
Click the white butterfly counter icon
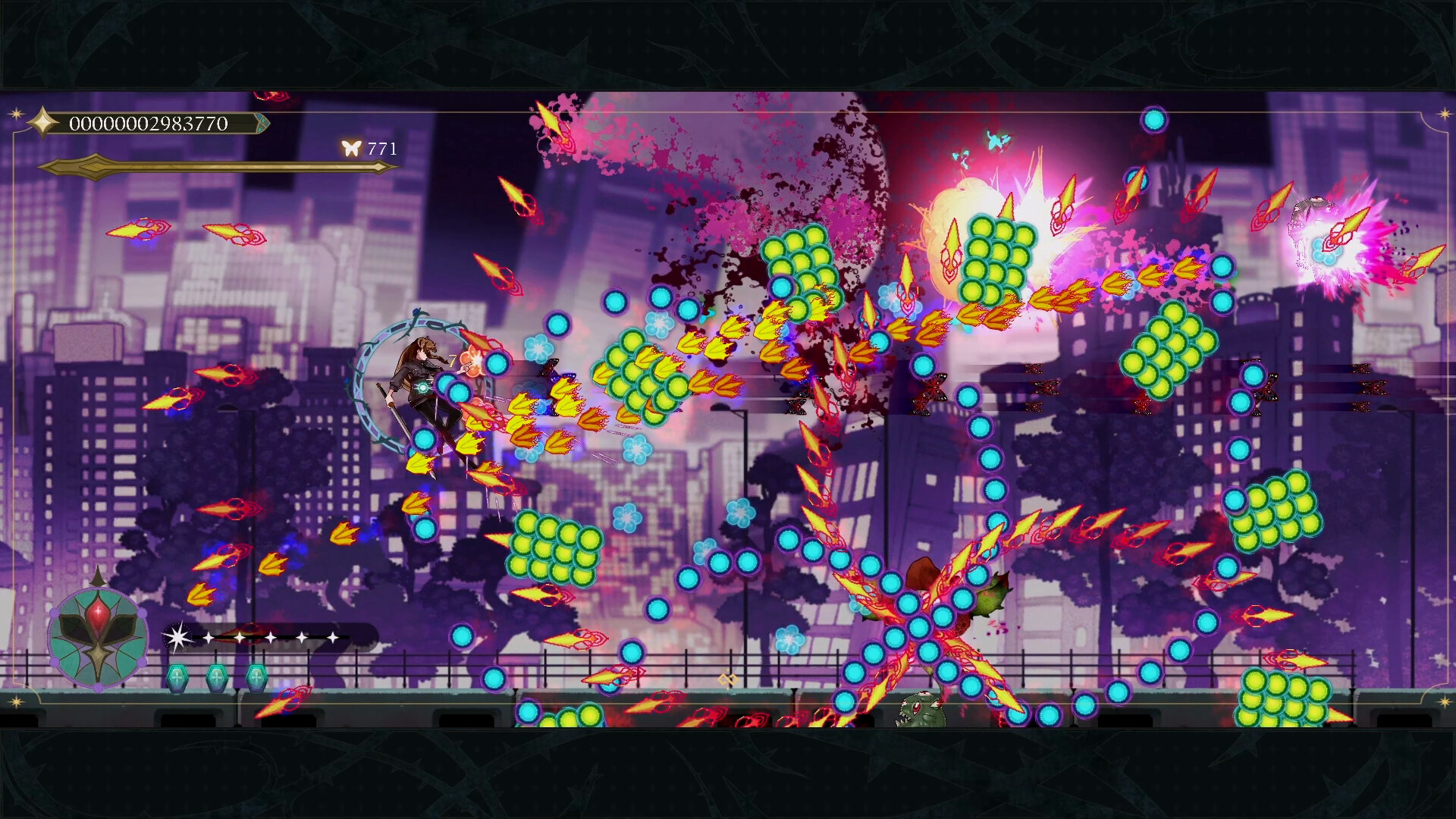[351, 146]
